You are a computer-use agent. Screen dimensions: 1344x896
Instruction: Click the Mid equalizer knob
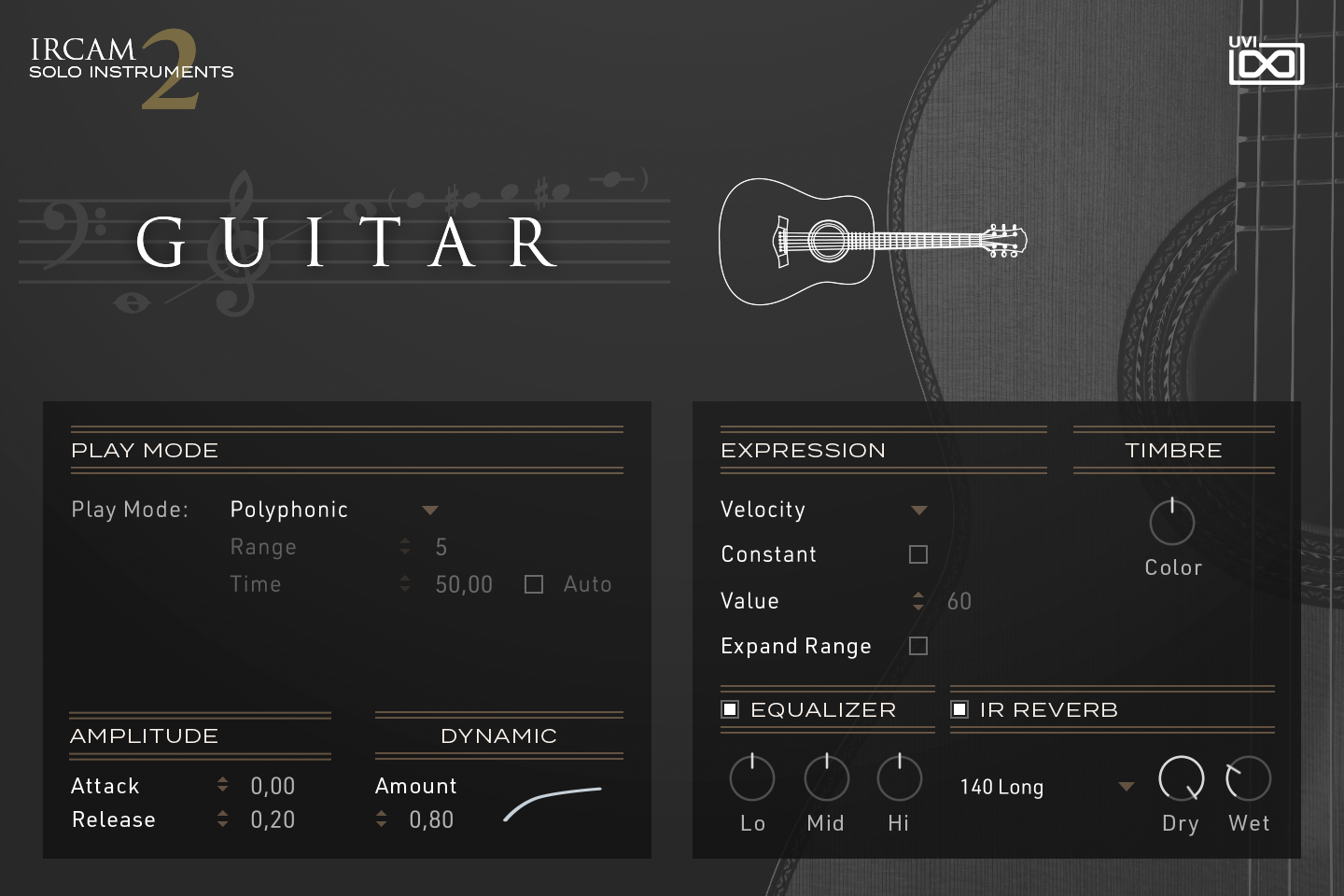[x=825, y=777]
